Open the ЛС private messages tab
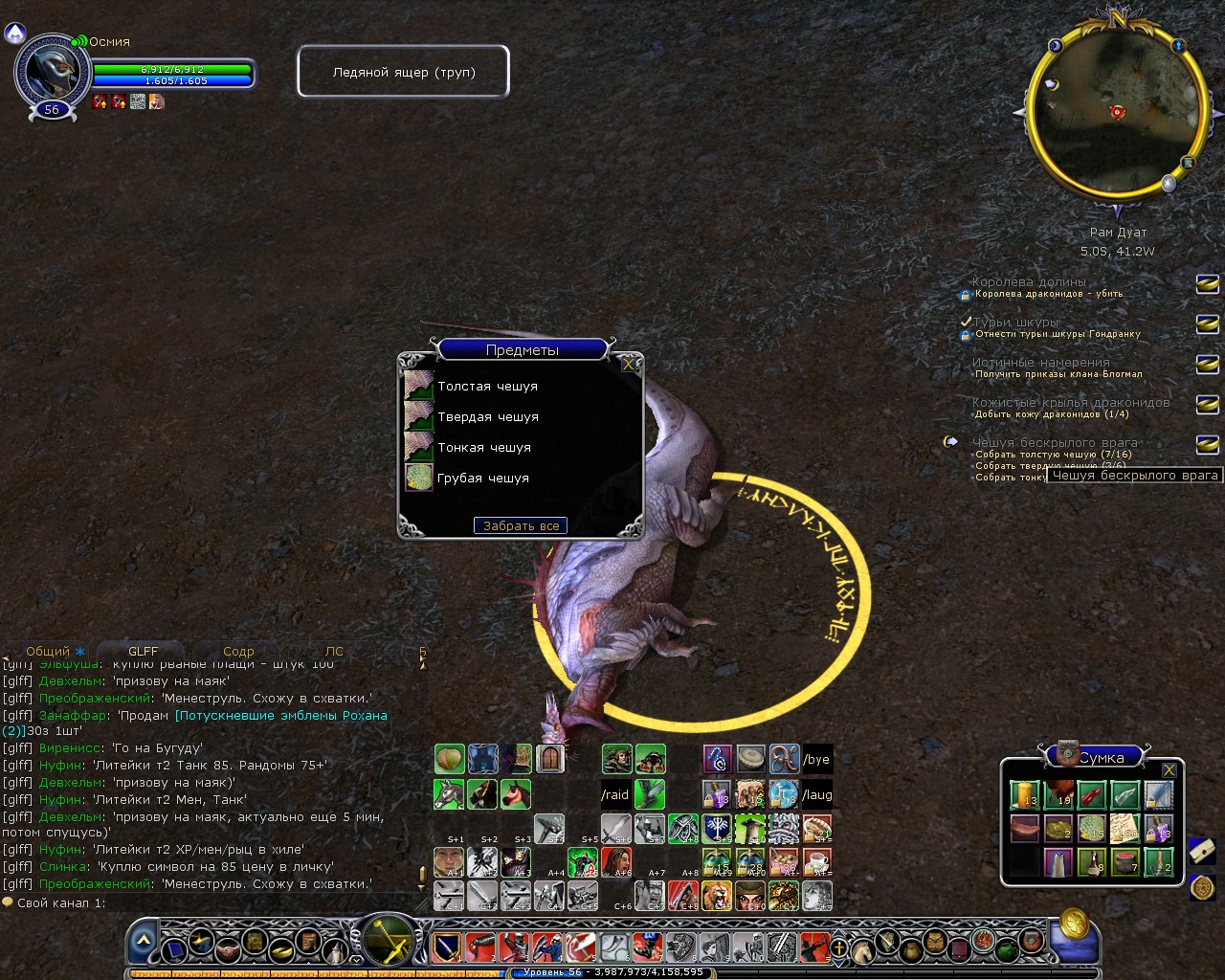1225x980 pixels. pos(334,652)
